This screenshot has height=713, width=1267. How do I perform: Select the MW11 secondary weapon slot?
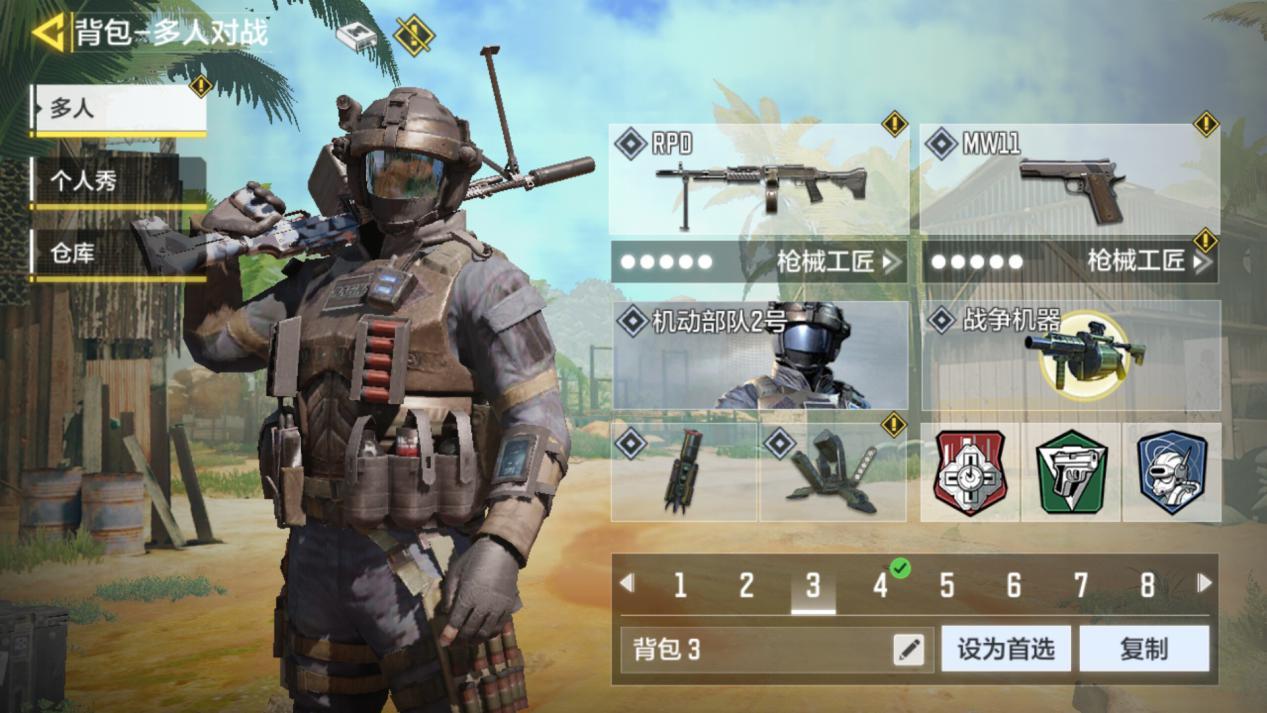click(1069, 182)
